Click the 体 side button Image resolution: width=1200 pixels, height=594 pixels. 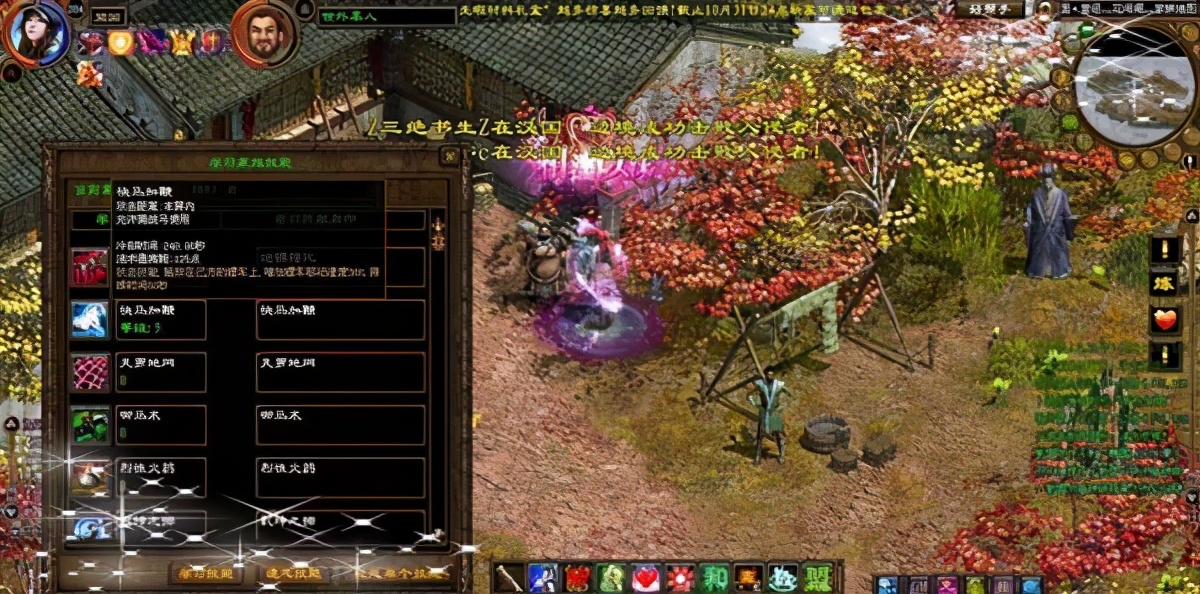[x=1165, y=284]
